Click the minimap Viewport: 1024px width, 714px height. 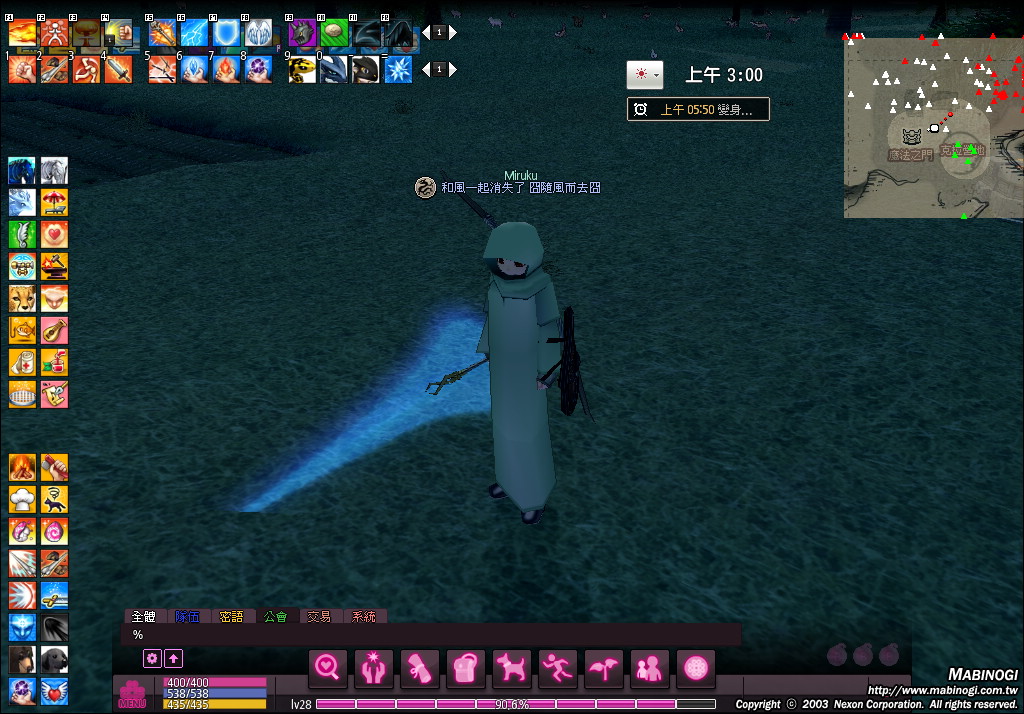tap(932, 125)
